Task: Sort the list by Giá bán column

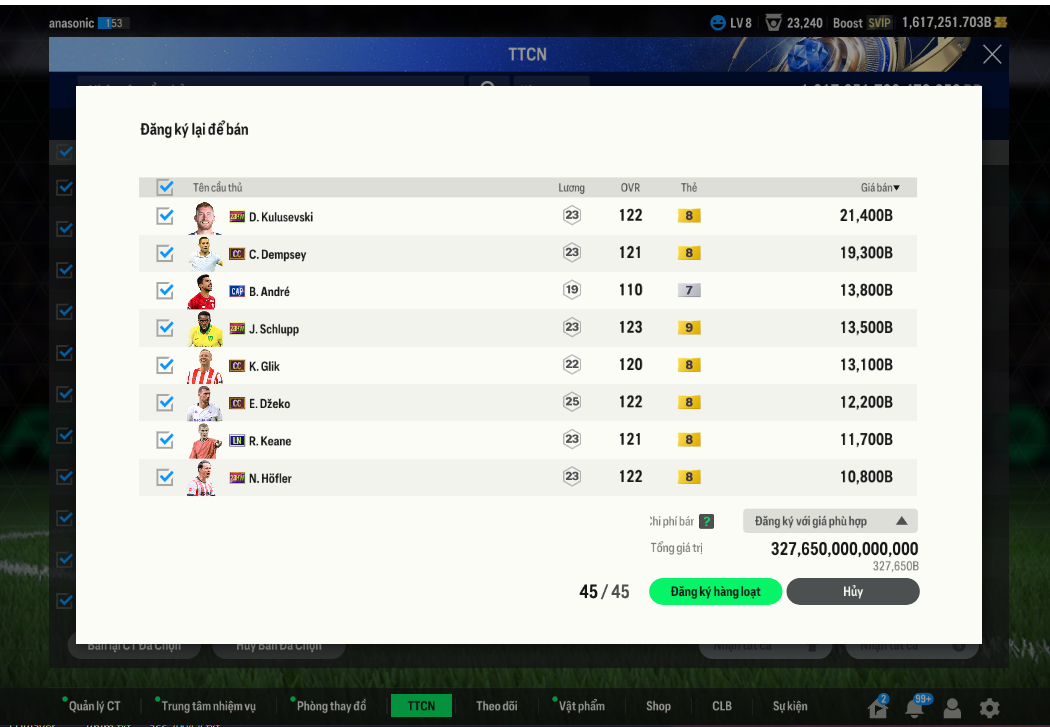Action: click(x=880, y=187)
